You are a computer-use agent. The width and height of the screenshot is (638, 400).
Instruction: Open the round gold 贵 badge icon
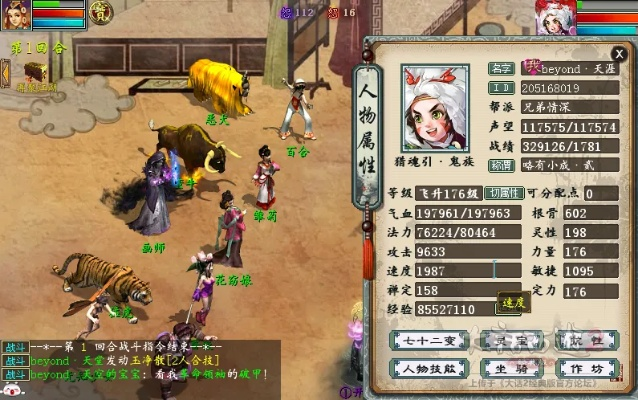point(101,12)
